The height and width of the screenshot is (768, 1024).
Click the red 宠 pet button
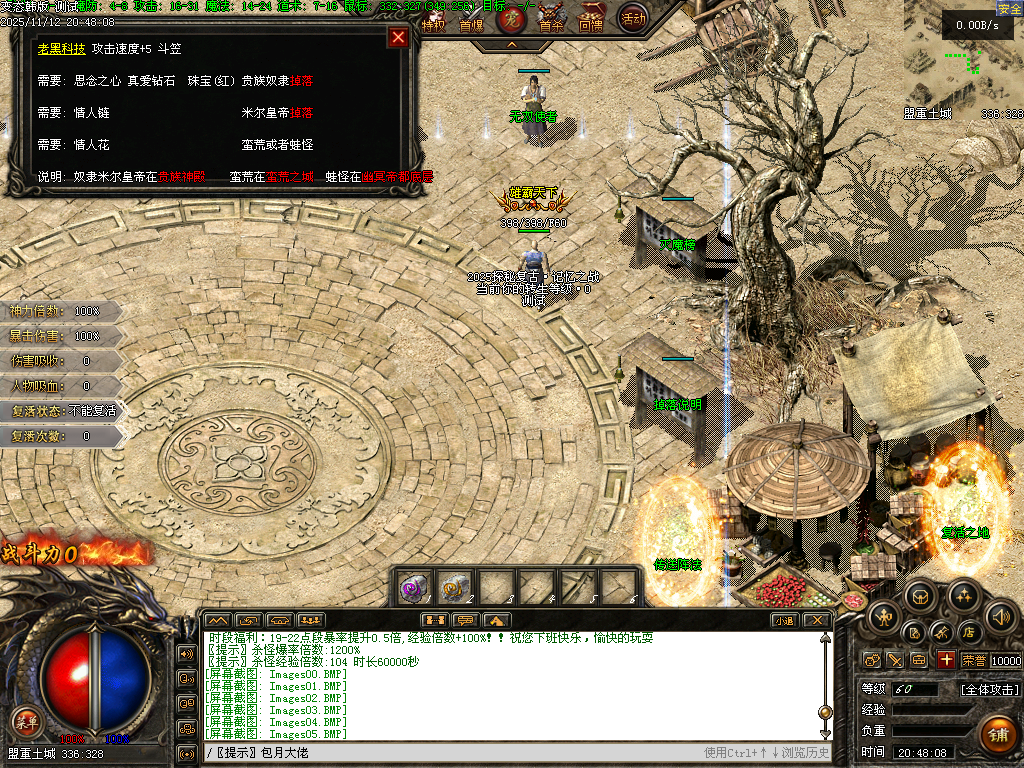pos(510,18)
